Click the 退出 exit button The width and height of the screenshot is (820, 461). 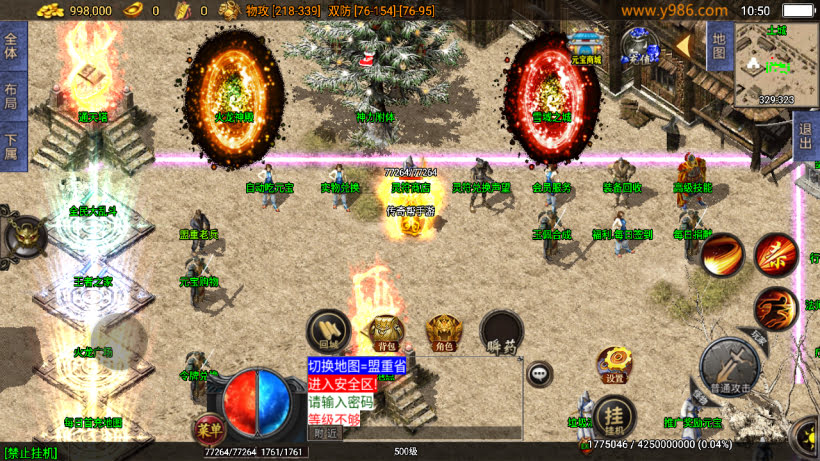click(x=806, y=134)
